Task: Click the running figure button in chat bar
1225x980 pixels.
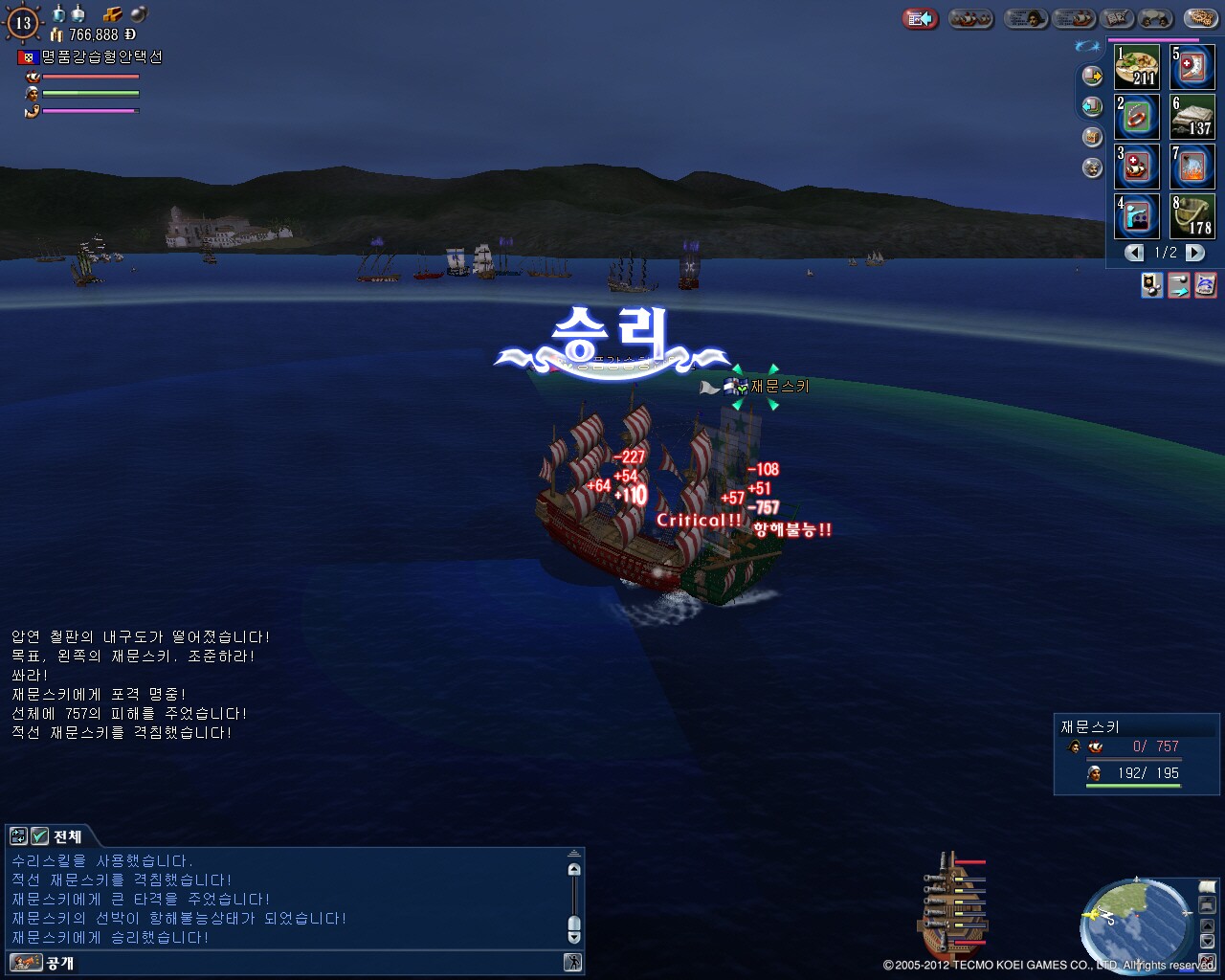Action: (x=573, y=963)
